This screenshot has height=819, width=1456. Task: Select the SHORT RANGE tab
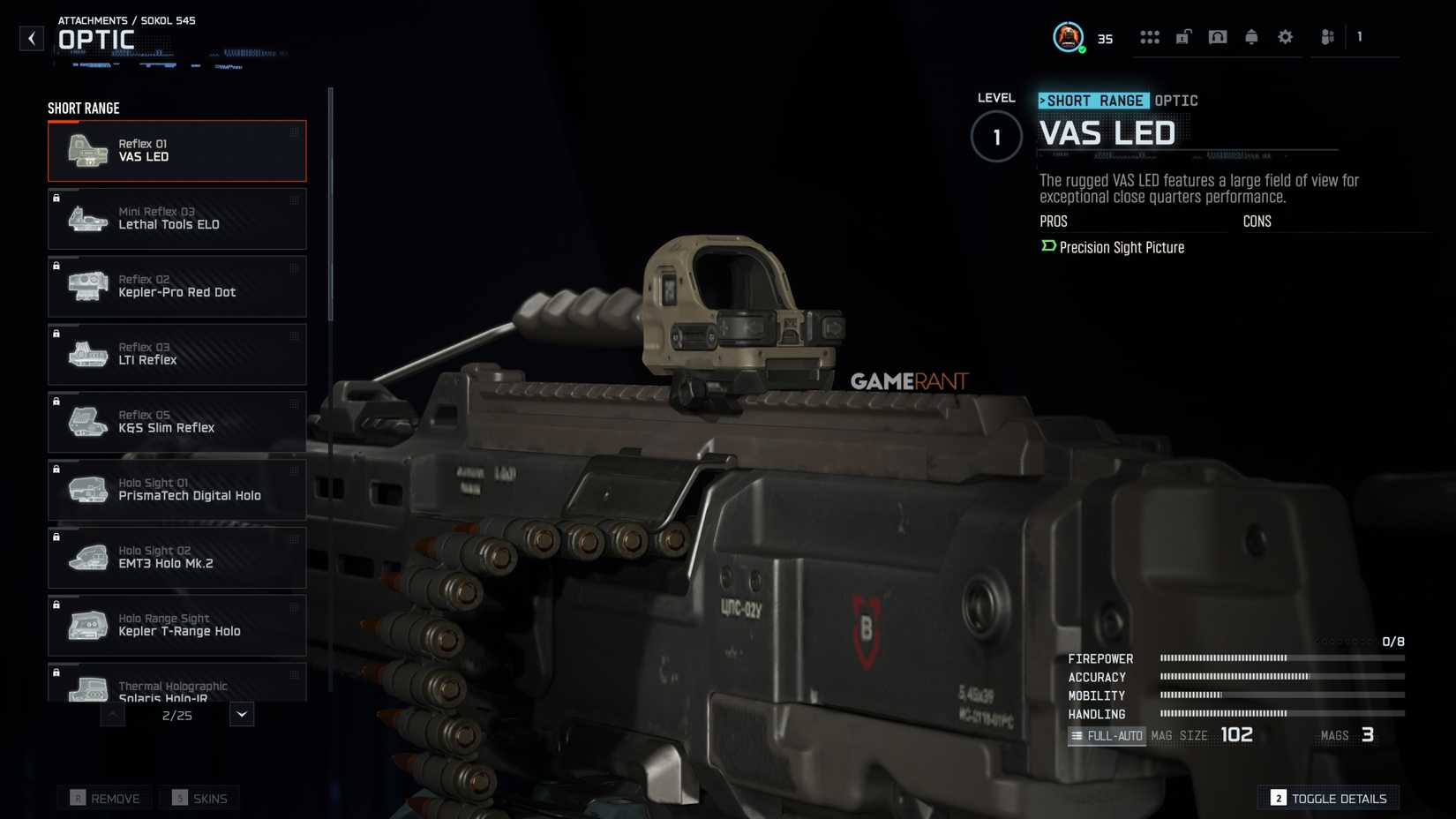point(1093,101)
